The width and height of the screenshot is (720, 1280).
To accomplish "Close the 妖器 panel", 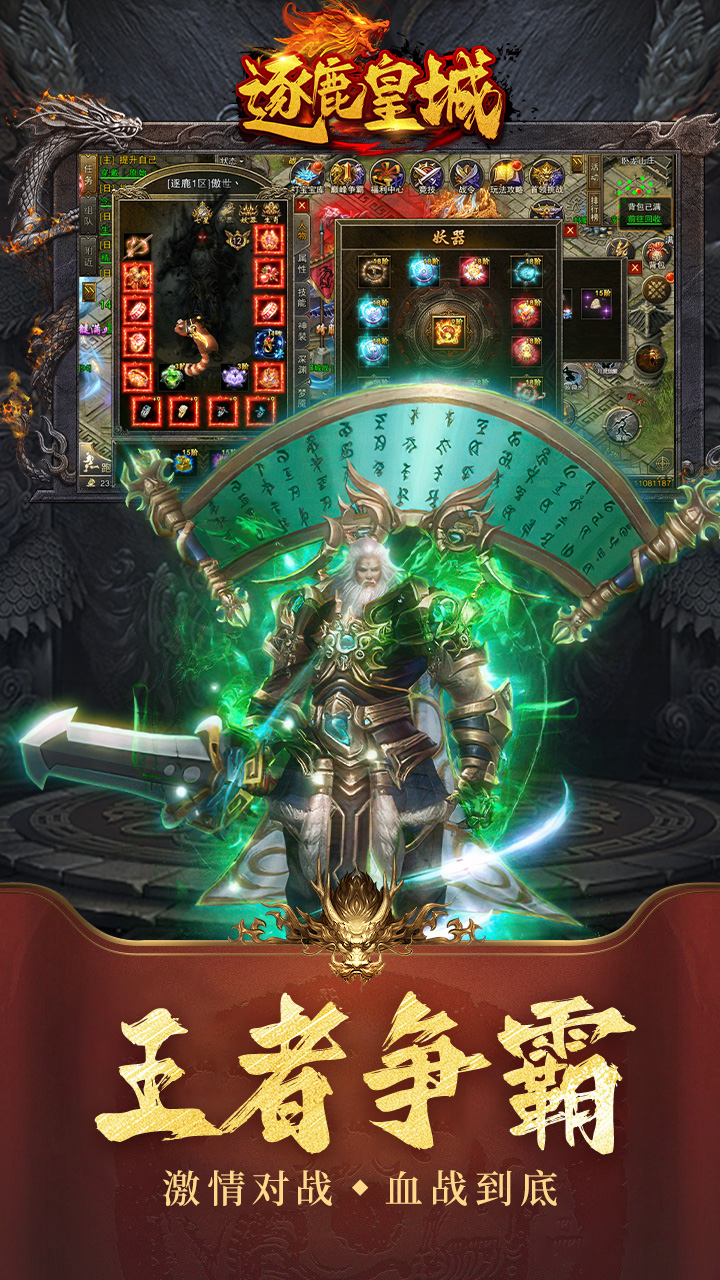I will (x=570, y=230).
